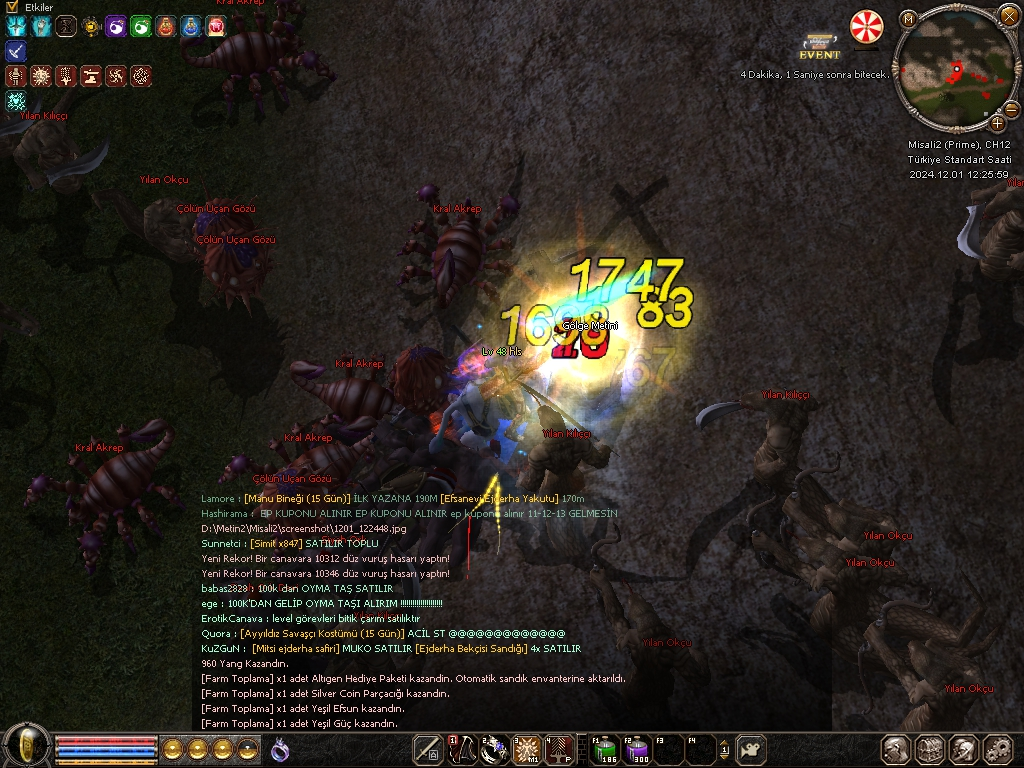
Task: Open the EVENT button
Action: 819,48
